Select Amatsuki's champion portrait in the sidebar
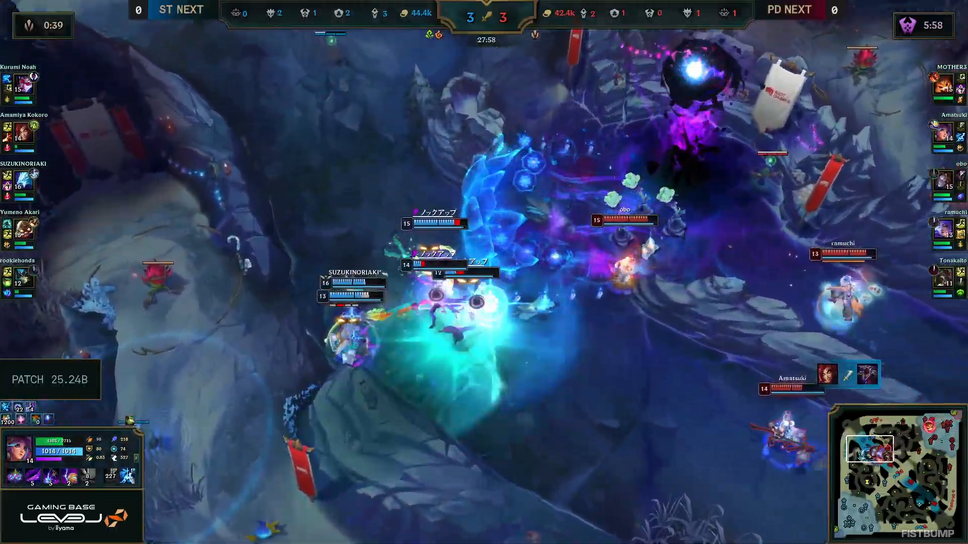The height and width of the screenshot is (544, 968). click(x=942, y=132)
